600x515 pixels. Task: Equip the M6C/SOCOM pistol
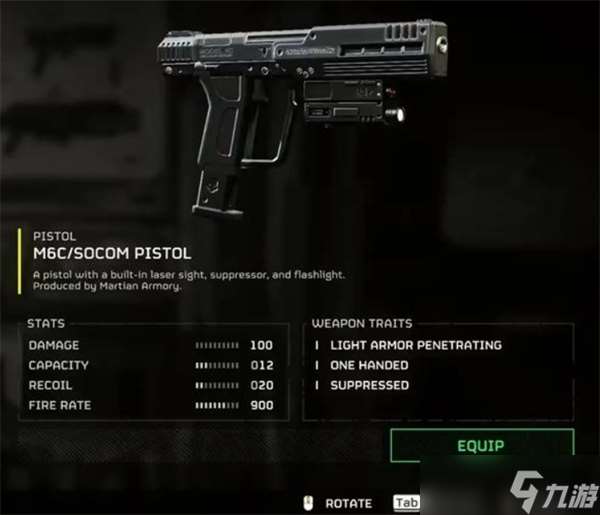click(x=482, y=446)
